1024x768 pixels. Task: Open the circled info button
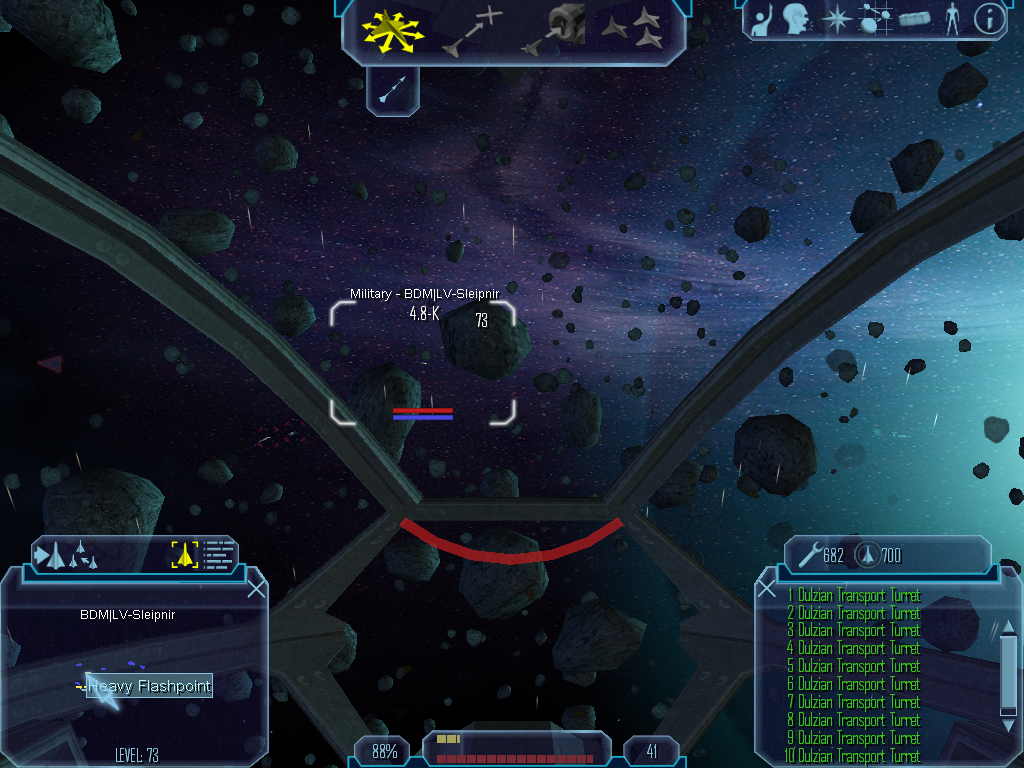click(989, 19)
